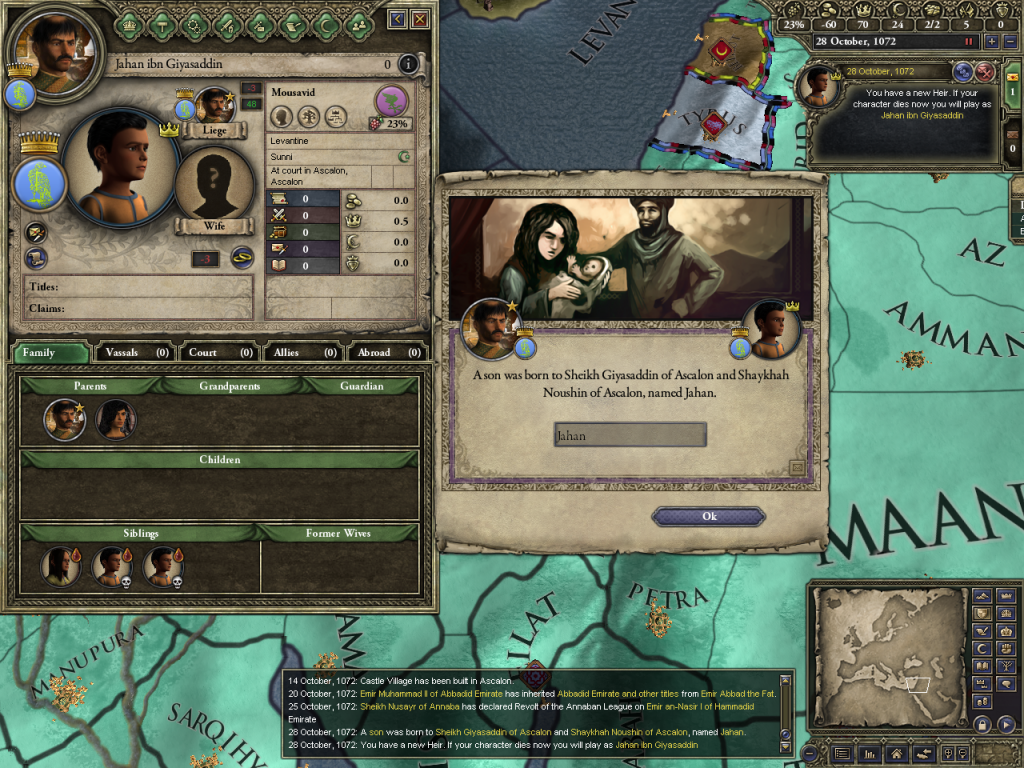
Task: Open the Court tab
Action: (219, 352)
